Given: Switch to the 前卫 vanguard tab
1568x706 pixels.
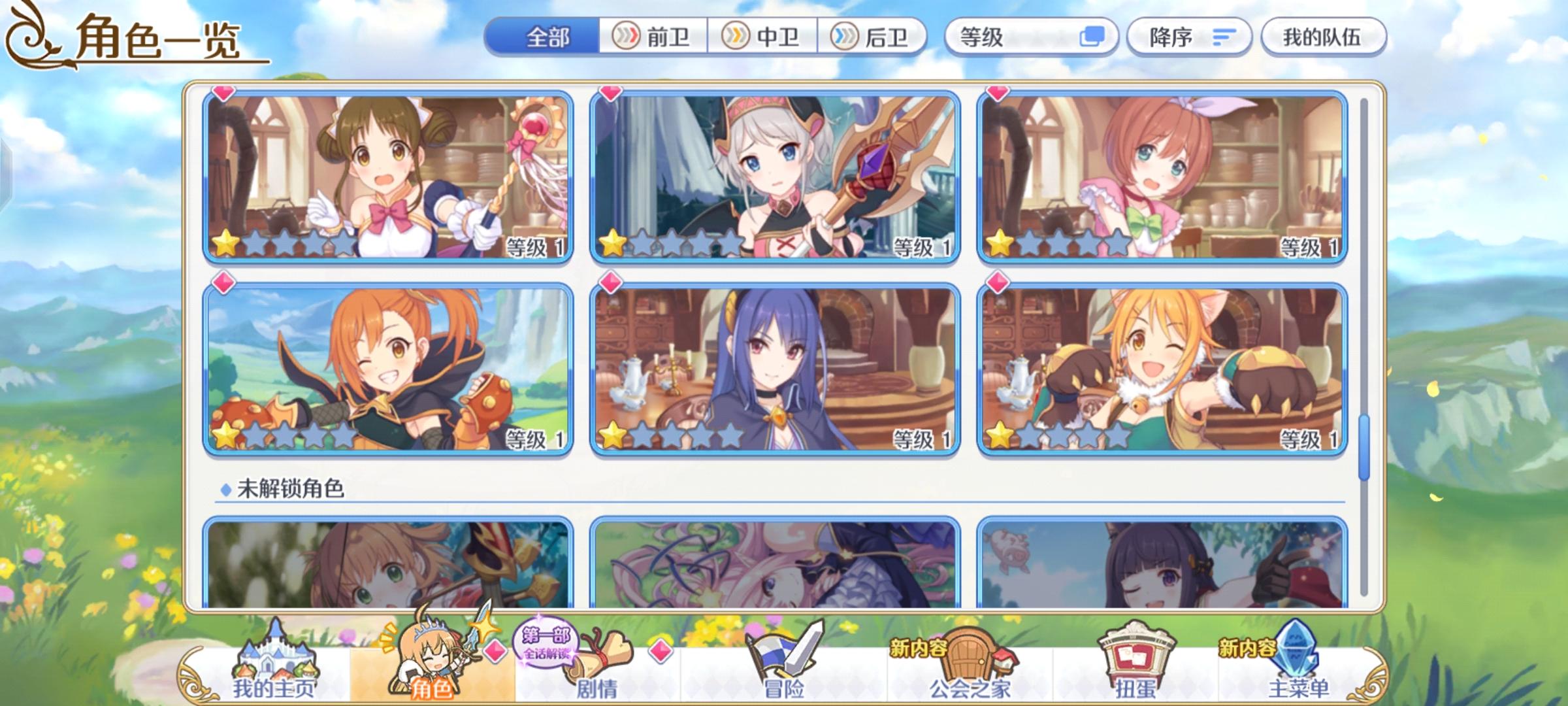Looking at the screenshot, I should point(653,37).
